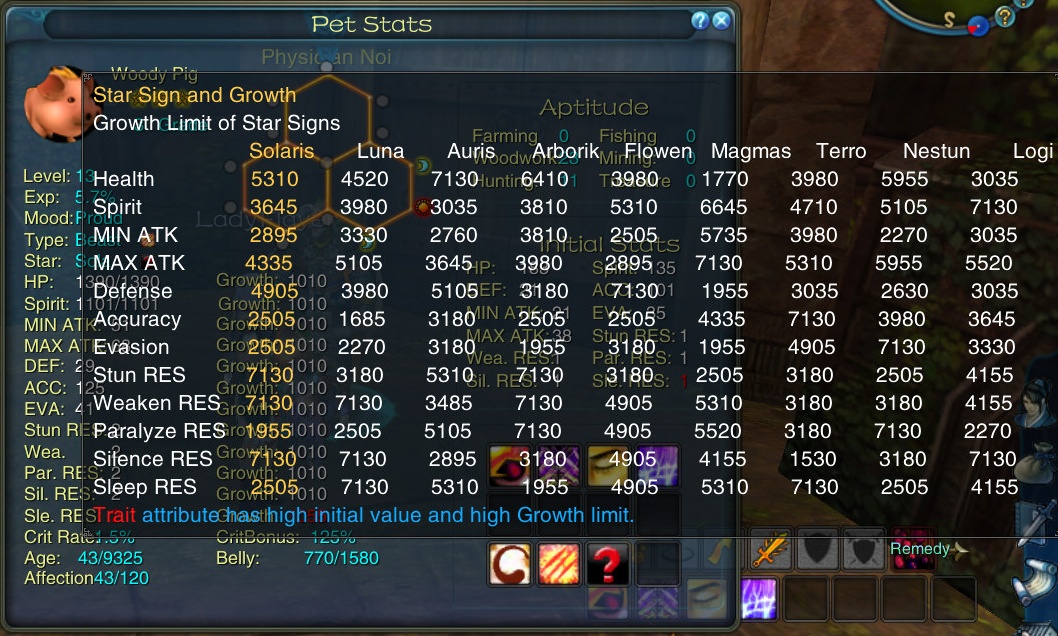The width and height of the screenshot is (1058, 636).
Task: Select the red swirl pet skill icon
Action: pos(509,566)
